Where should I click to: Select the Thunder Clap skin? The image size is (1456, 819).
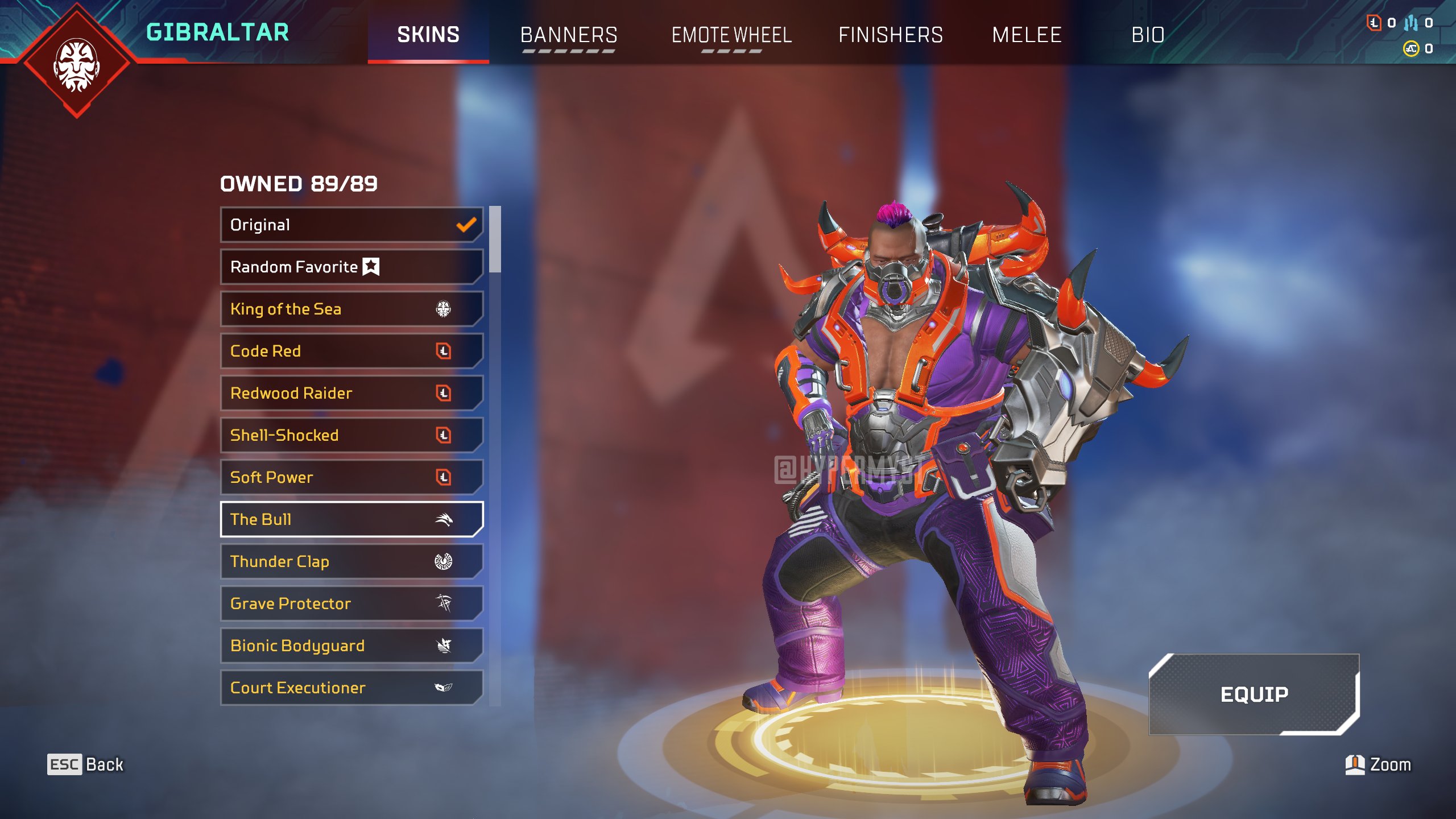[x=351, y=561]
